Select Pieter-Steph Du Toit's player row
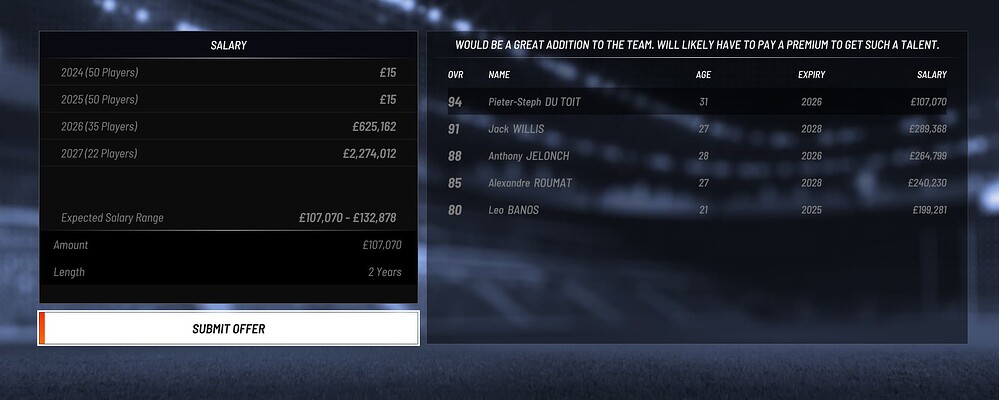Viewport: 999px width, 400px height. 697,102
